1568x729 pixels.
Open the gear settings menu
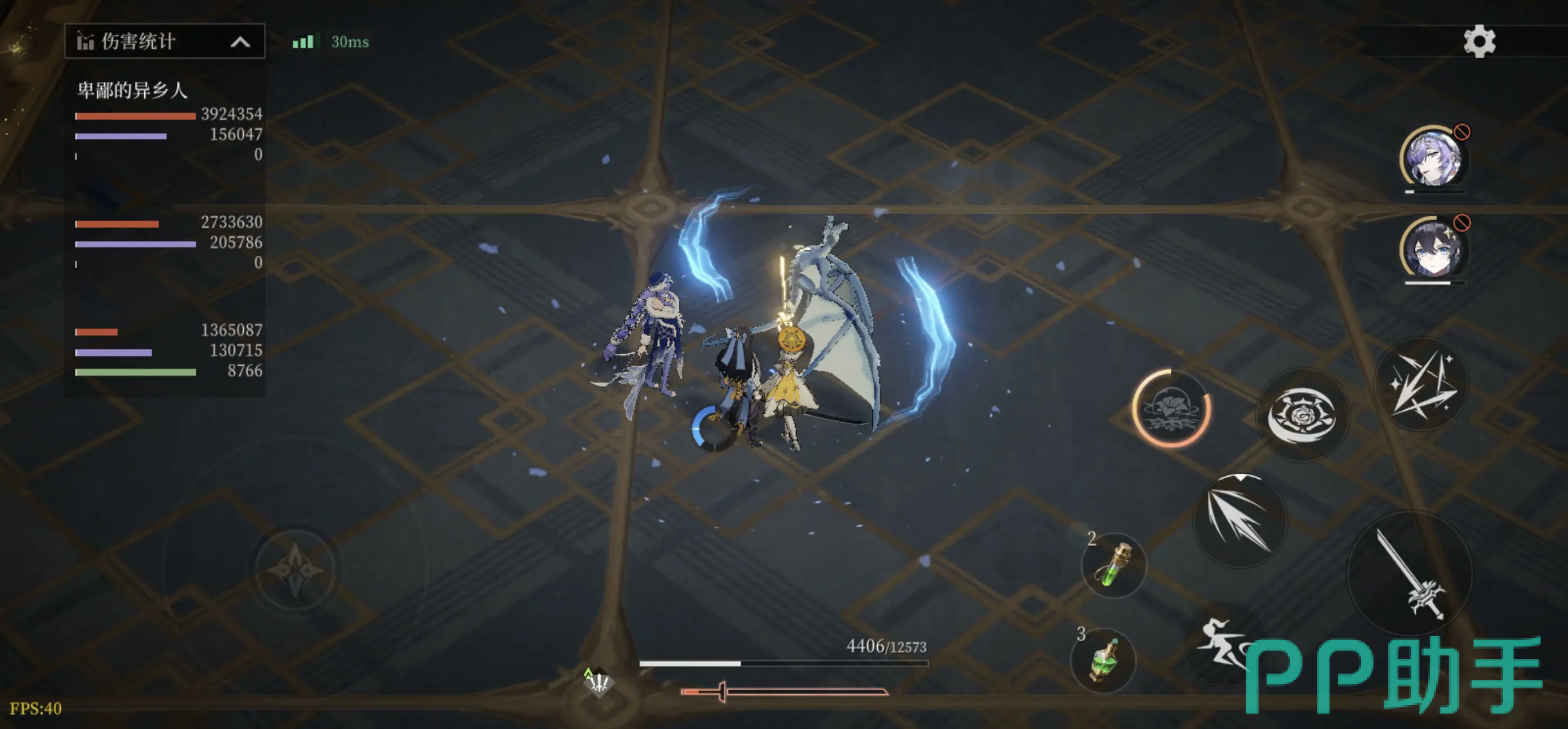click(x=1479, y=42)
